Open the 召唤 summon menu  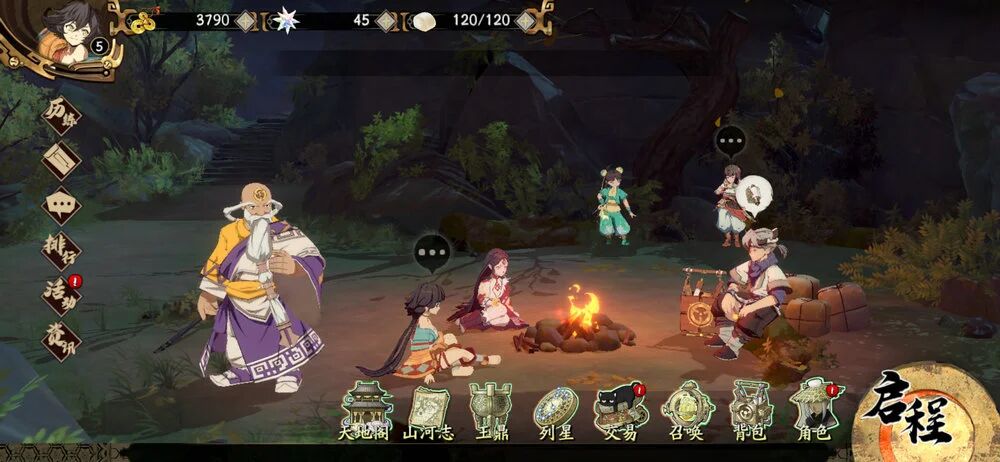point(684,410)
